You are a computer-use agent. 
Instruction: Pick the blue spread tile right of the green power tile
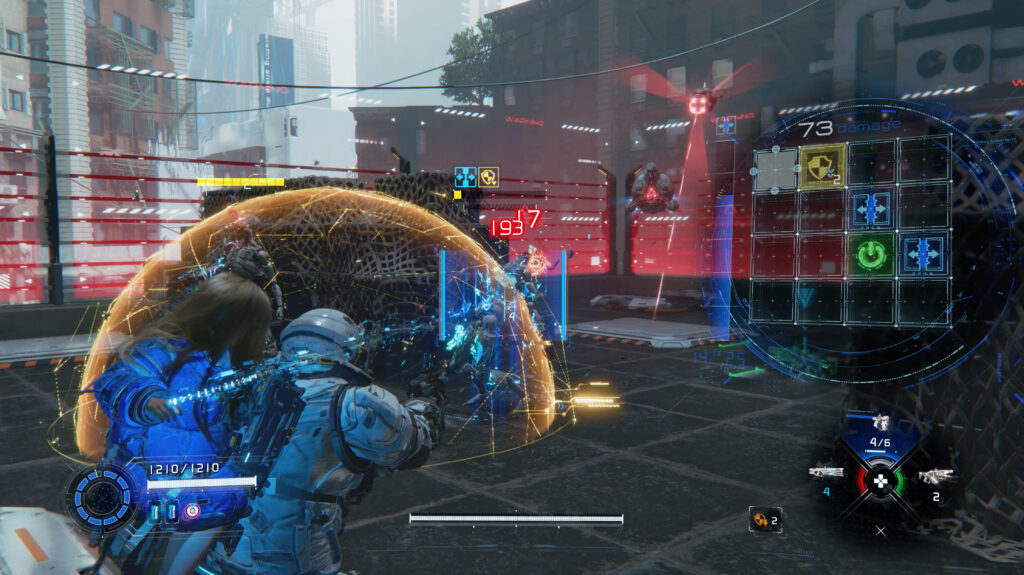point(922,254)
